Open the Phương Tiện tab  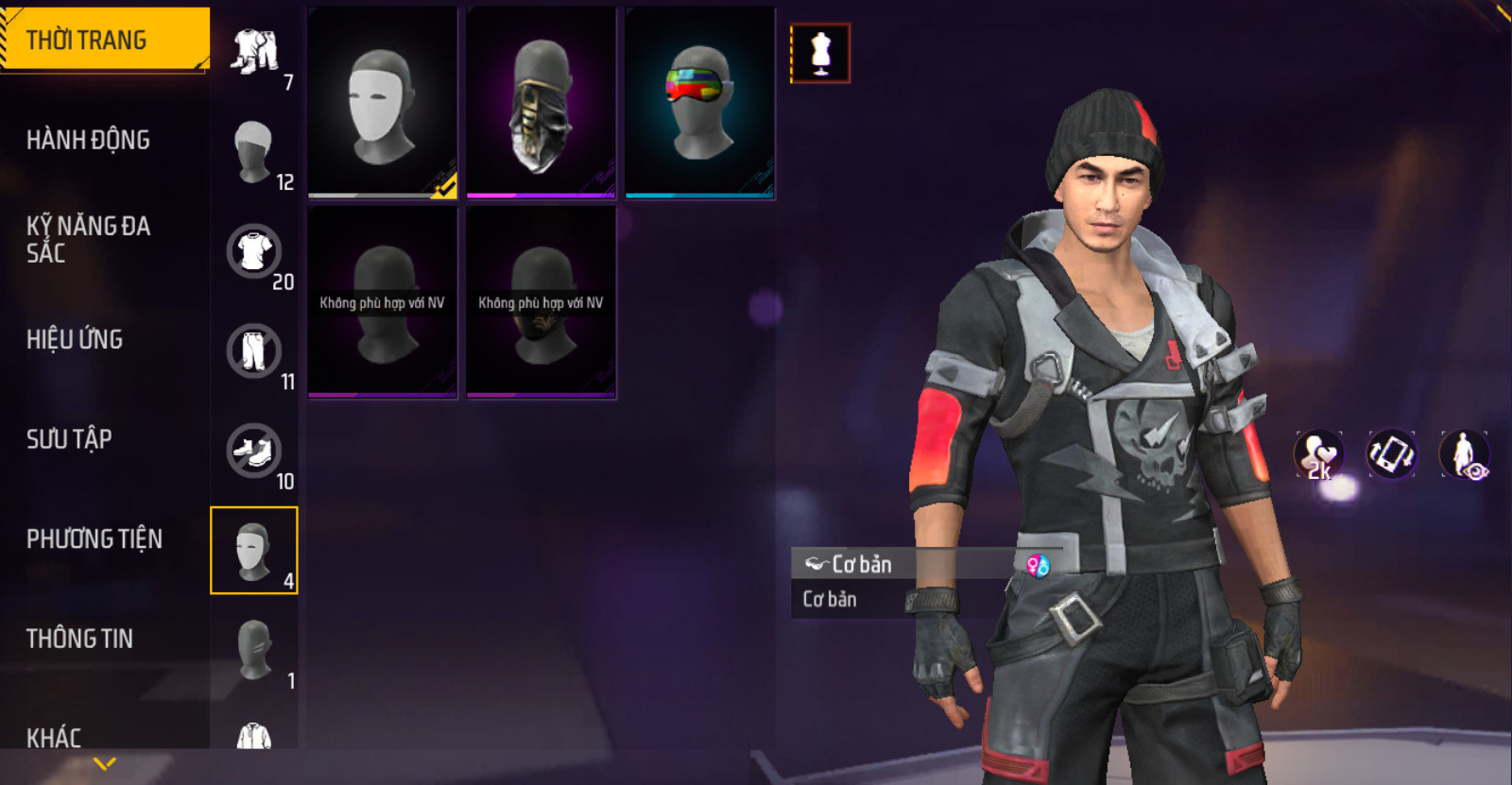coord(94,538)
